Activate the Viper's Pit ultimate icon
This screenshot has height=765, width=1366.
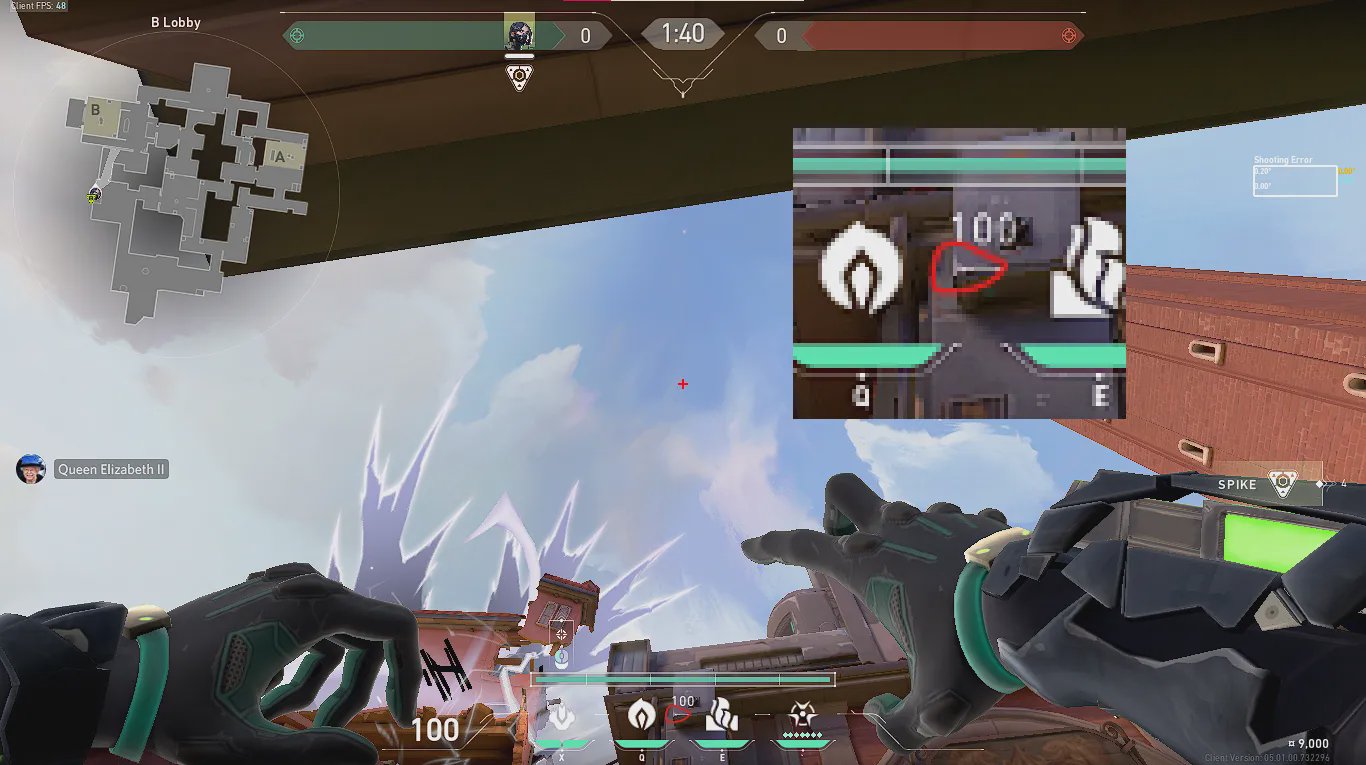(801, 715)
